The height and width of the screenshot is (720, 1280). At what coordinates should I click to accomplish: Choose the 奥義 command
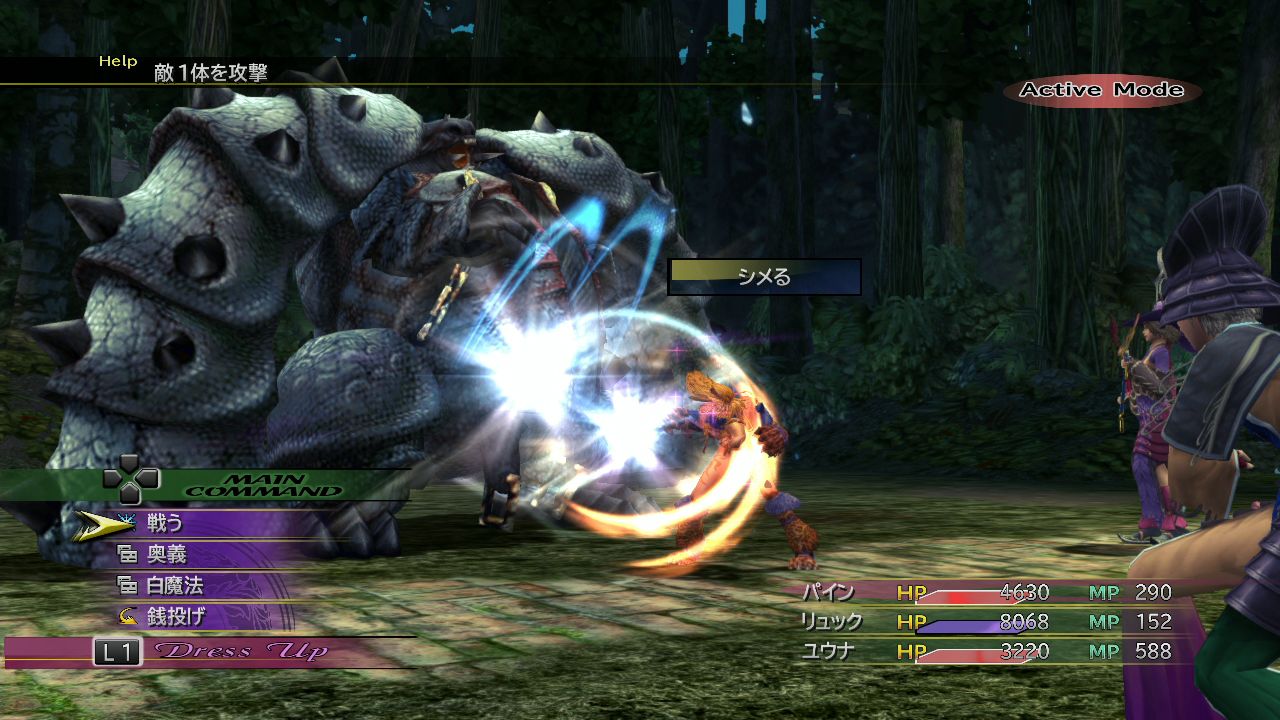(x=166, y=554)
